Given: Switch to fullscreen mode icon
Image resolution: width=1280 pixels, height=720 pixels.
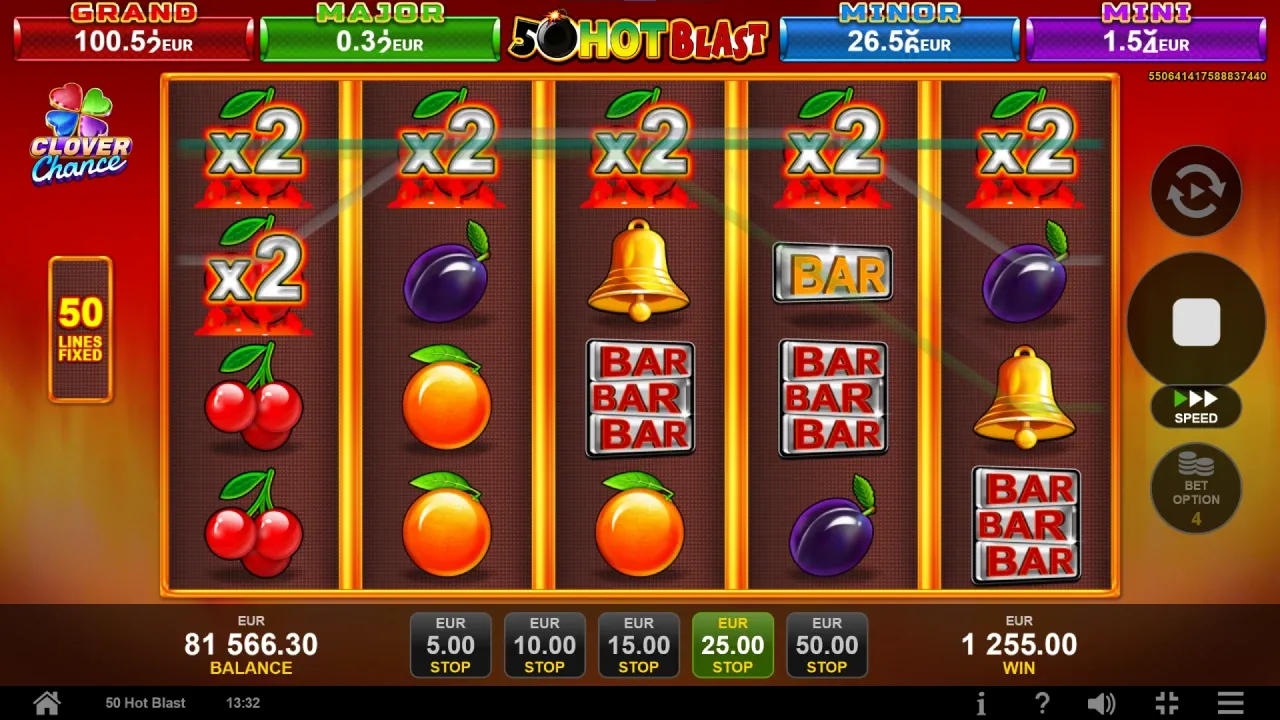Looking at the screenshot, I should 1166,703.
